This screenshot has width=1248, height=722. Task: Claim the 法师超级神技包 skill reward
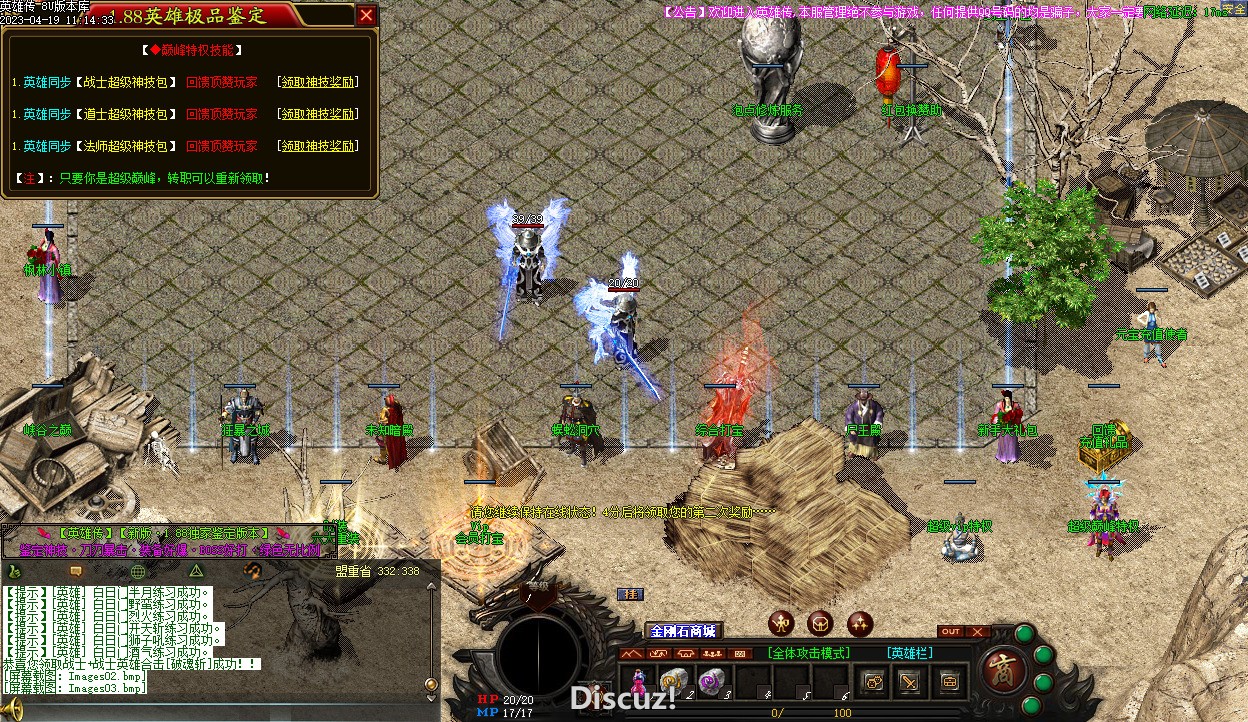[318, 146]
